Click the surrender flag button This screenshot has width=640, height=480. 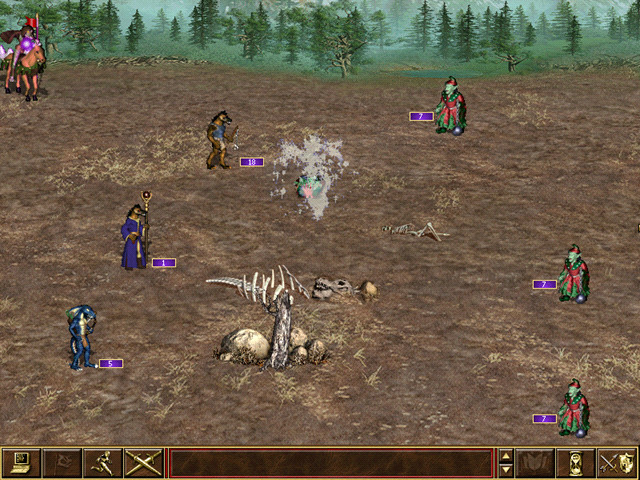click(62, 462)
